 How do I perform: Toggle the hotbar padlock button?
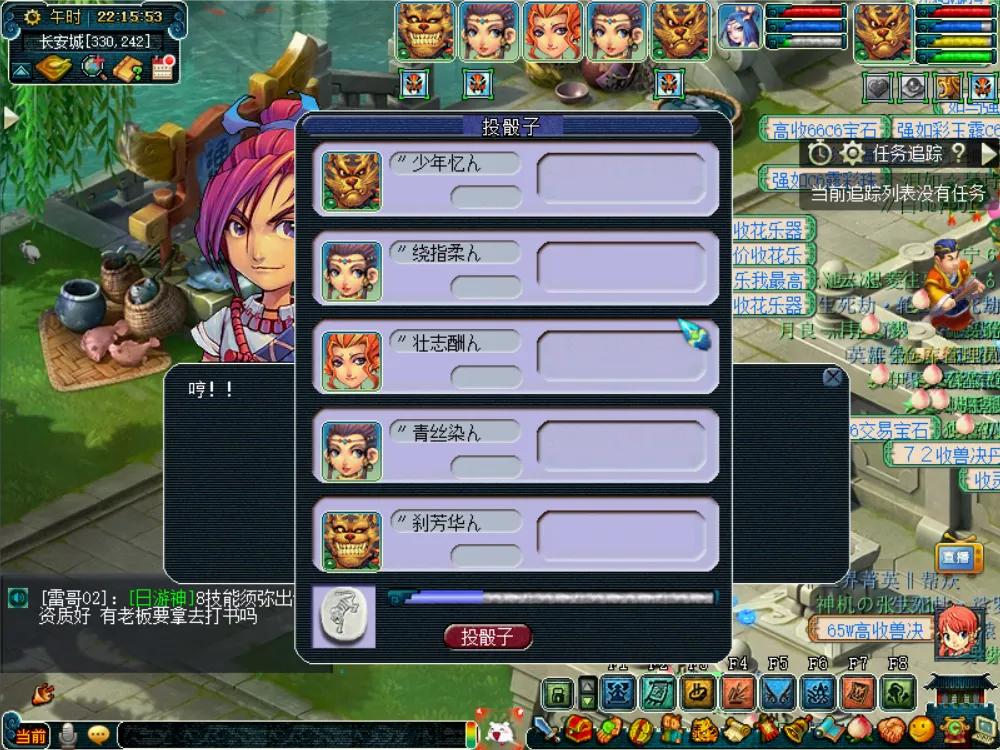(x=557, y=692)
